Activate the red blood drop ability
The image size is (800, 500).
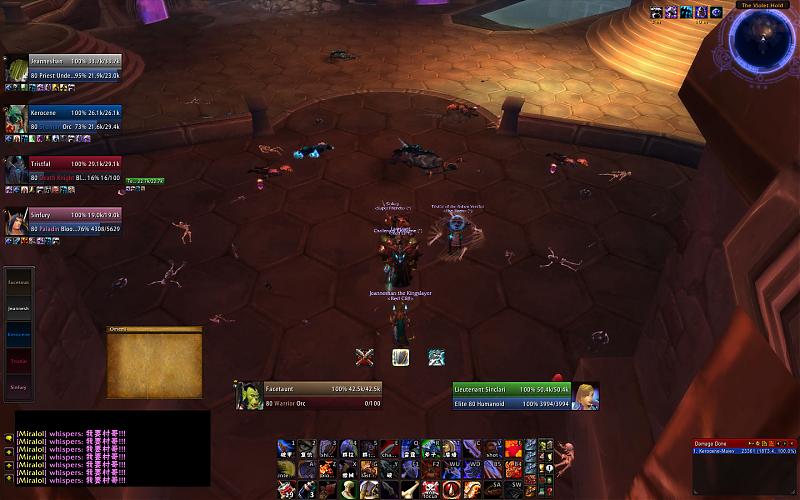pyautogui.click(x=453, y=489)
